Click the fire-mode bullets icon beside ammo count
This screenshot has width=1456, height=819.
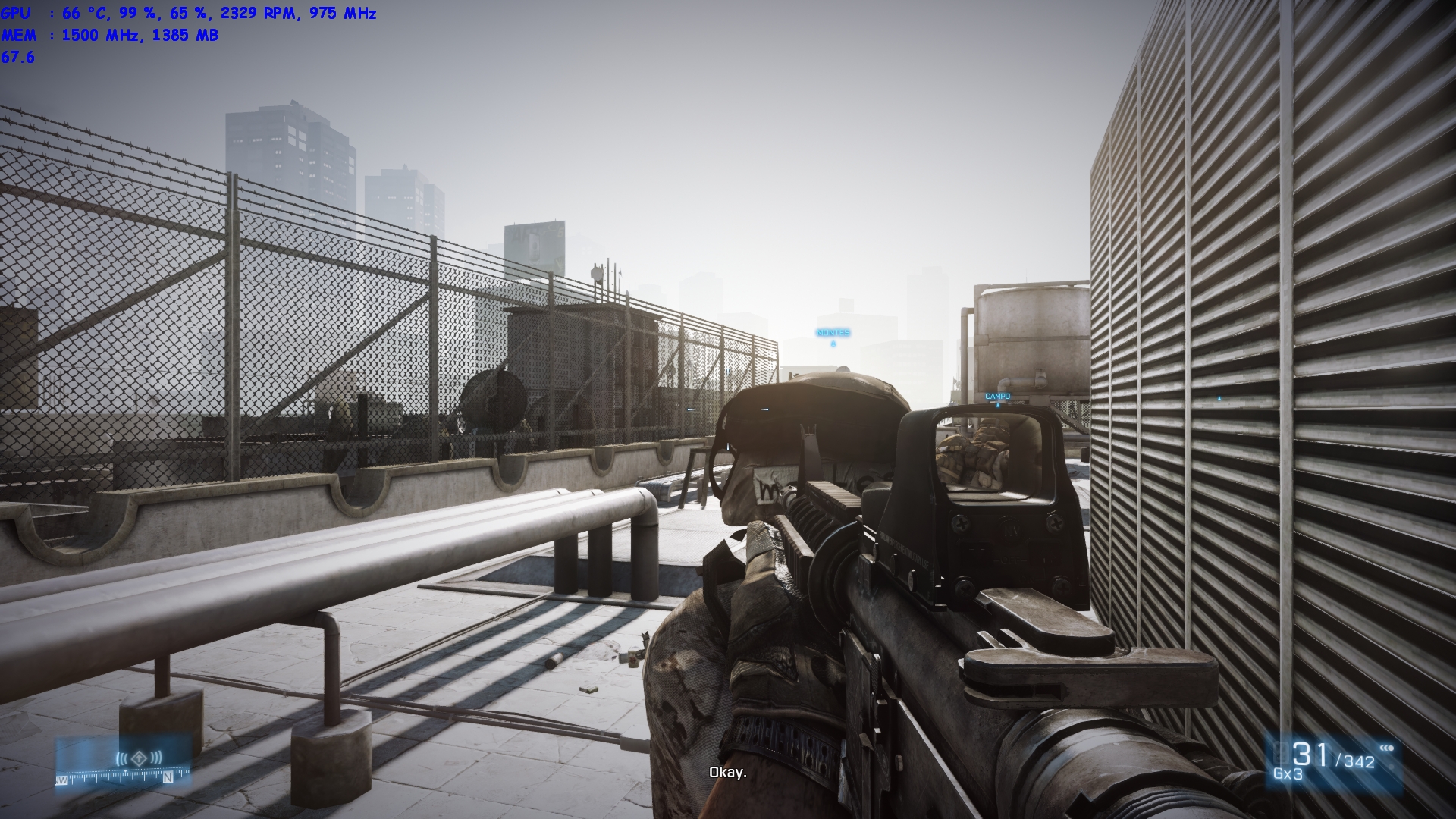[1387, 747]
